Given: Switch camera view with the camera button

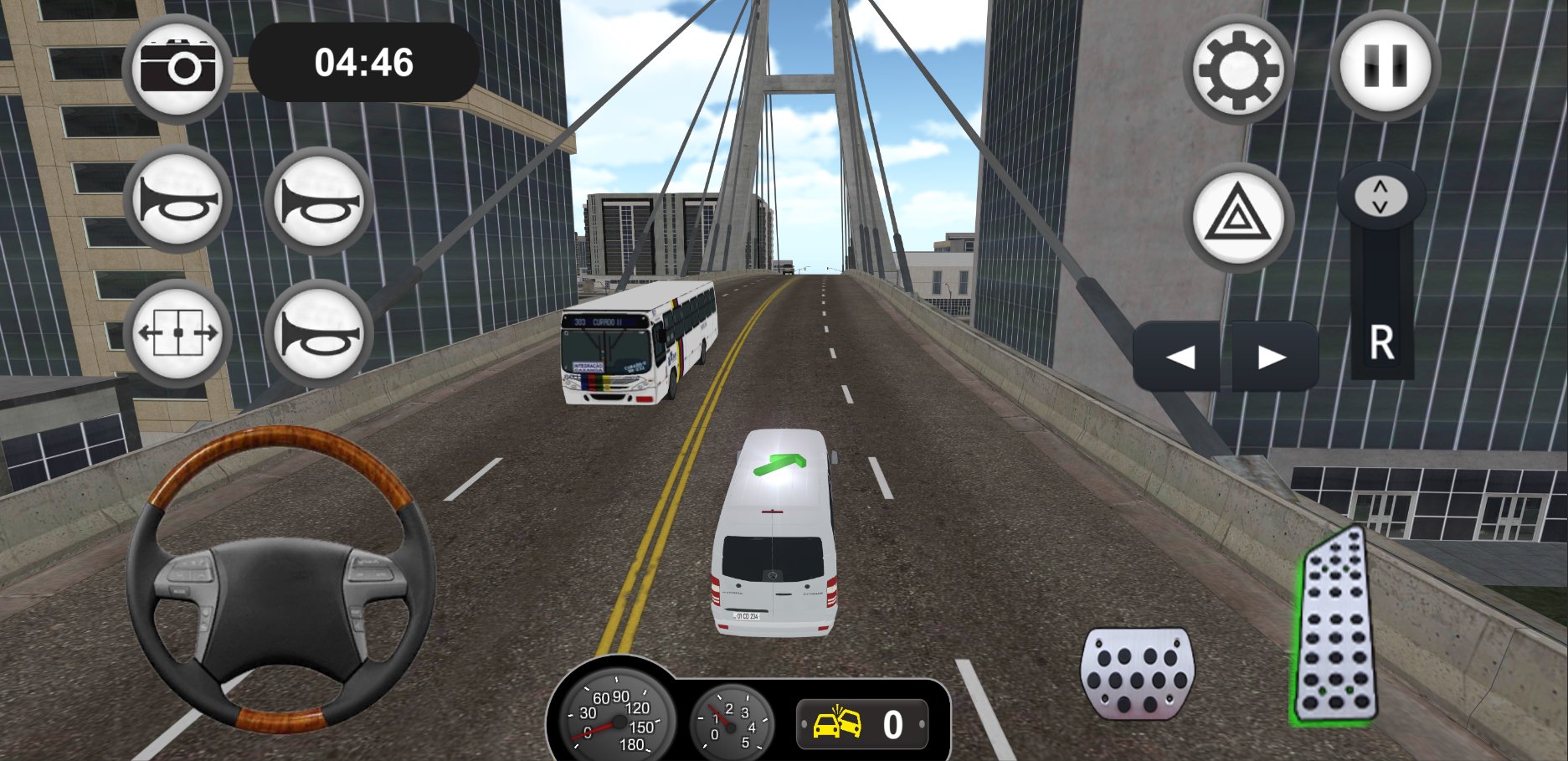Looking at the screenshot, I should (x=177, y=69).
